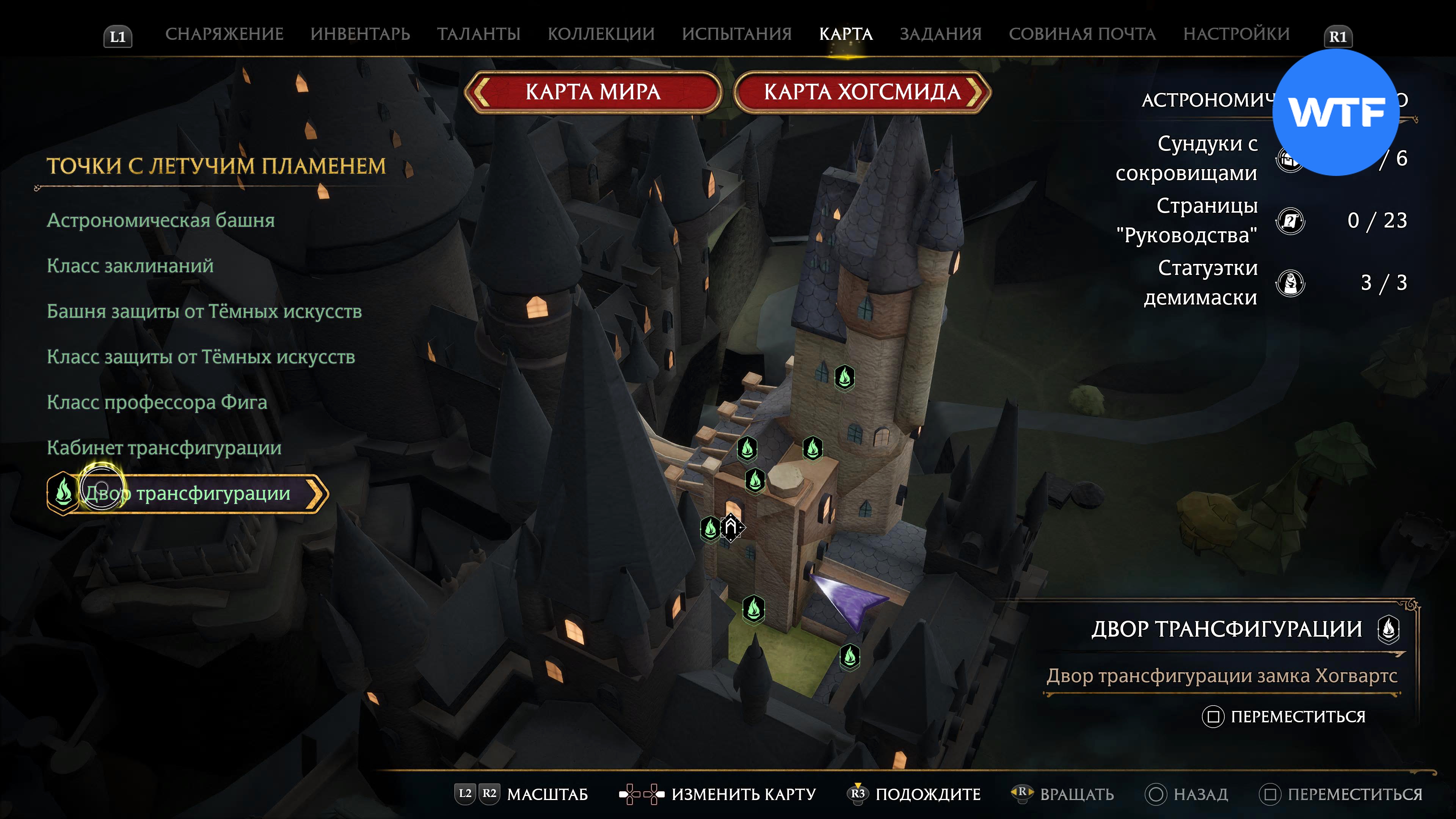1456x819 pixels.
Task: Click the tower-mounted Floo flame map marker
Action: click(844, 377)
